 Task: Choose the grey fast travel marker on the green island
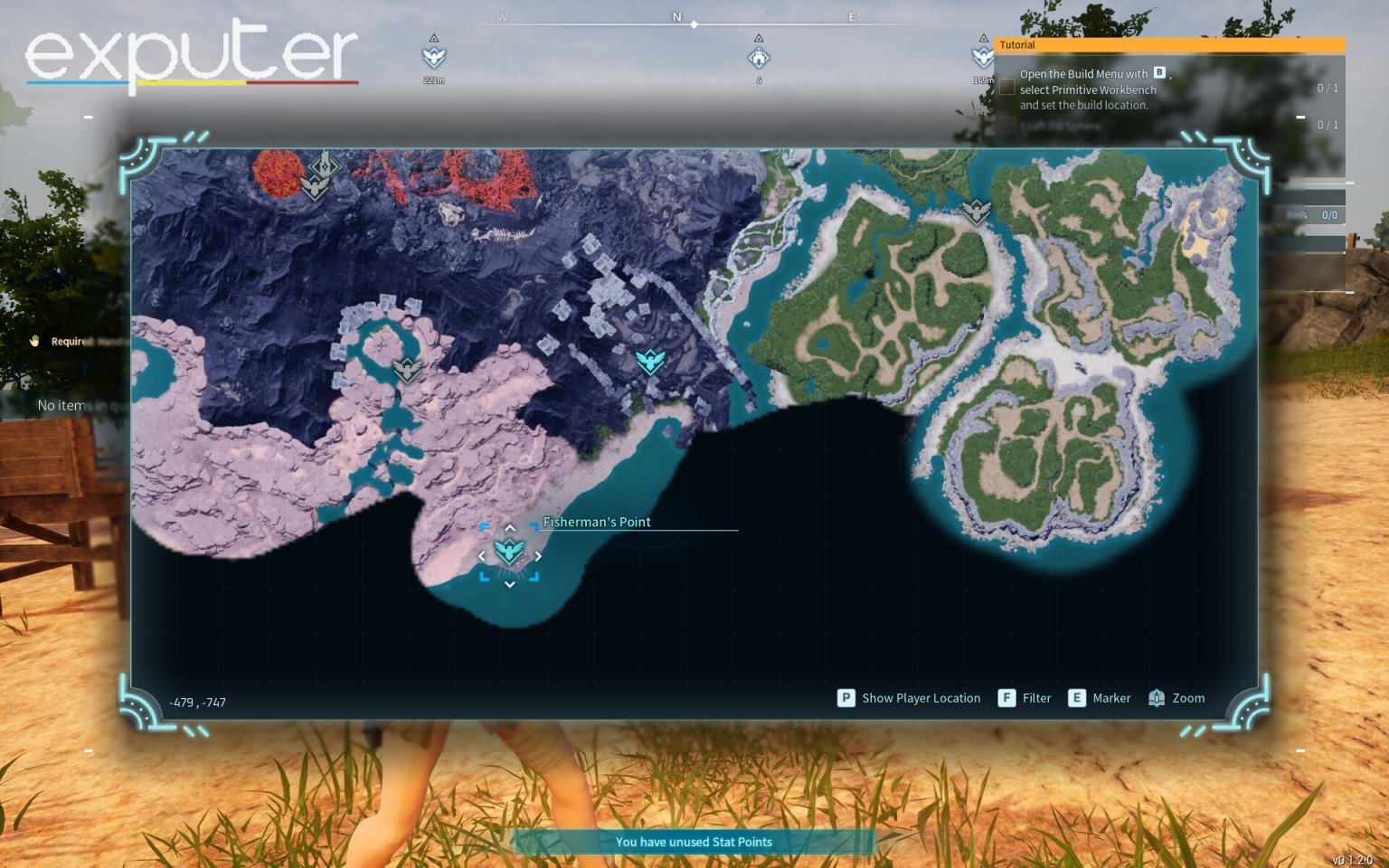[x=976, y=212]
